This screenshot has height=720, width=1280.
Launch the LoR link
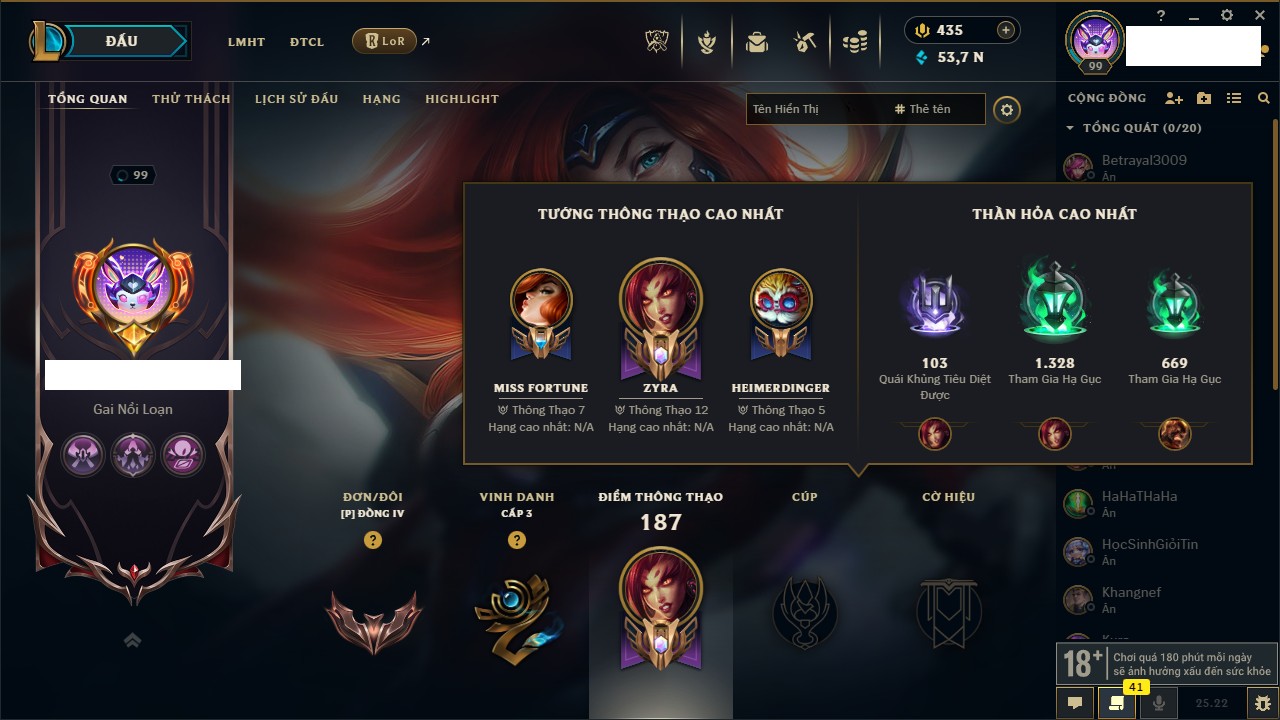point(385,41)
